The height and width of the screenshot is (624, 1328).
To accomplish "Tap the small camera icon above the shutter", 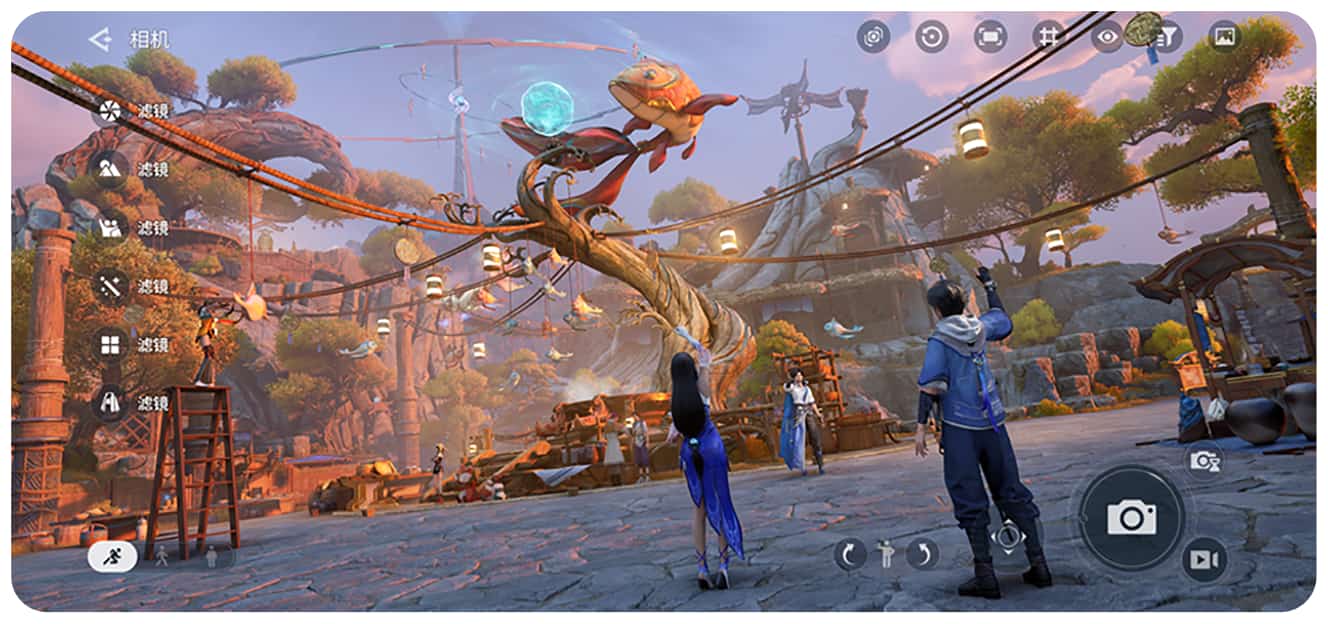I will (1204, 461).
